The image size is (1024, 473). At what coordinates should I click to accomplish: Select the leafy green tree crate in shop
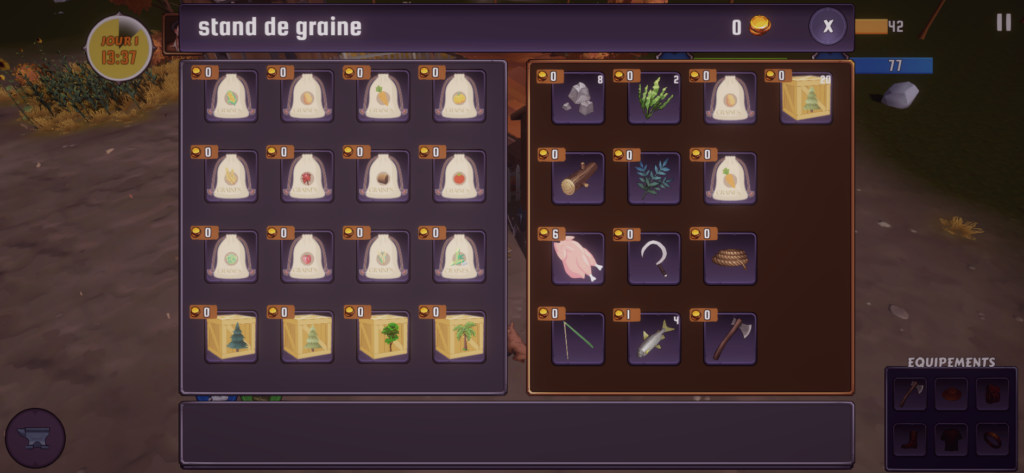pos(383,337)
